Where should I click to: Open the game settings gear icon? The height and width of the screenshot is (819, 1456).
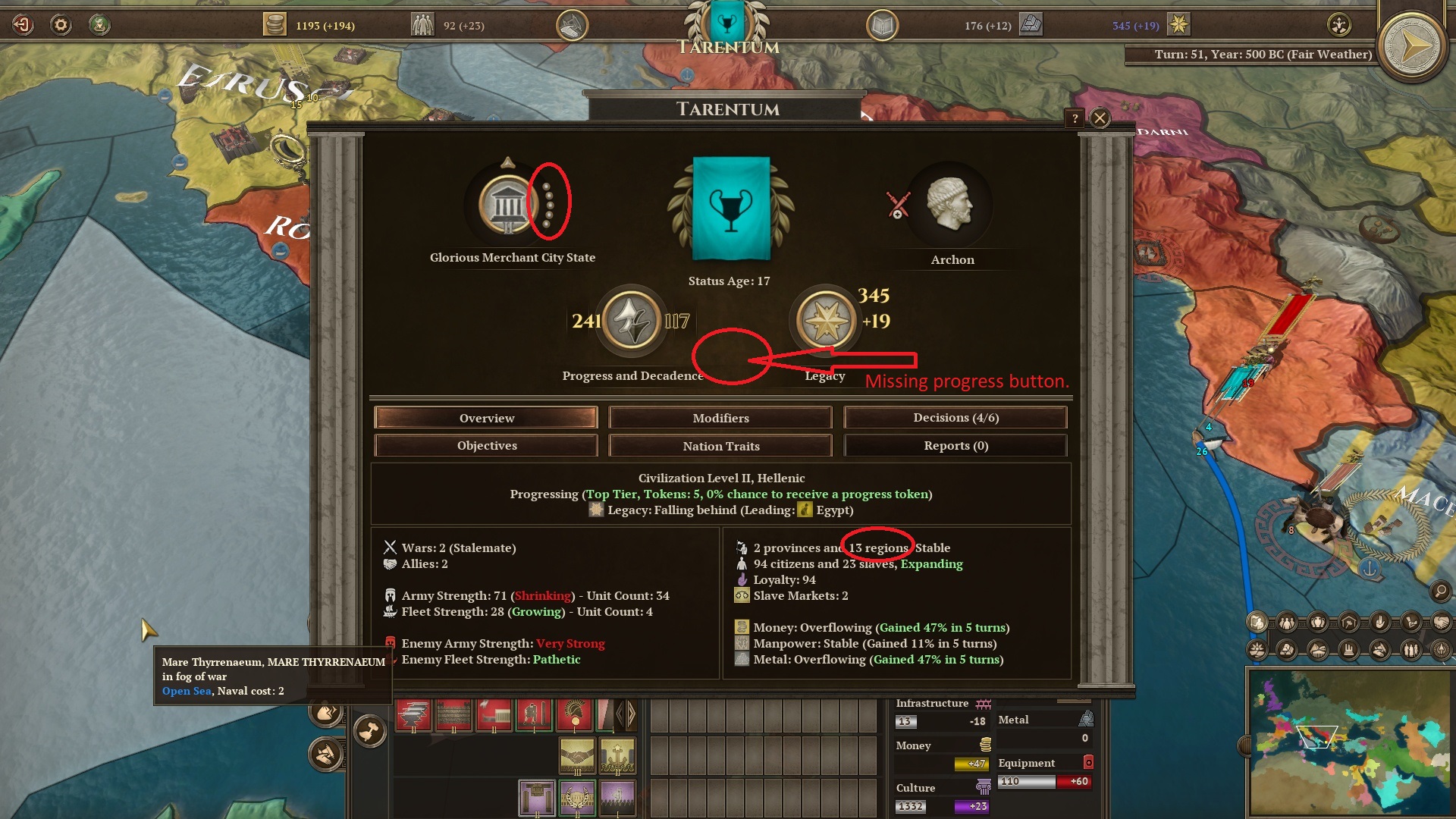tap(59, 24)
